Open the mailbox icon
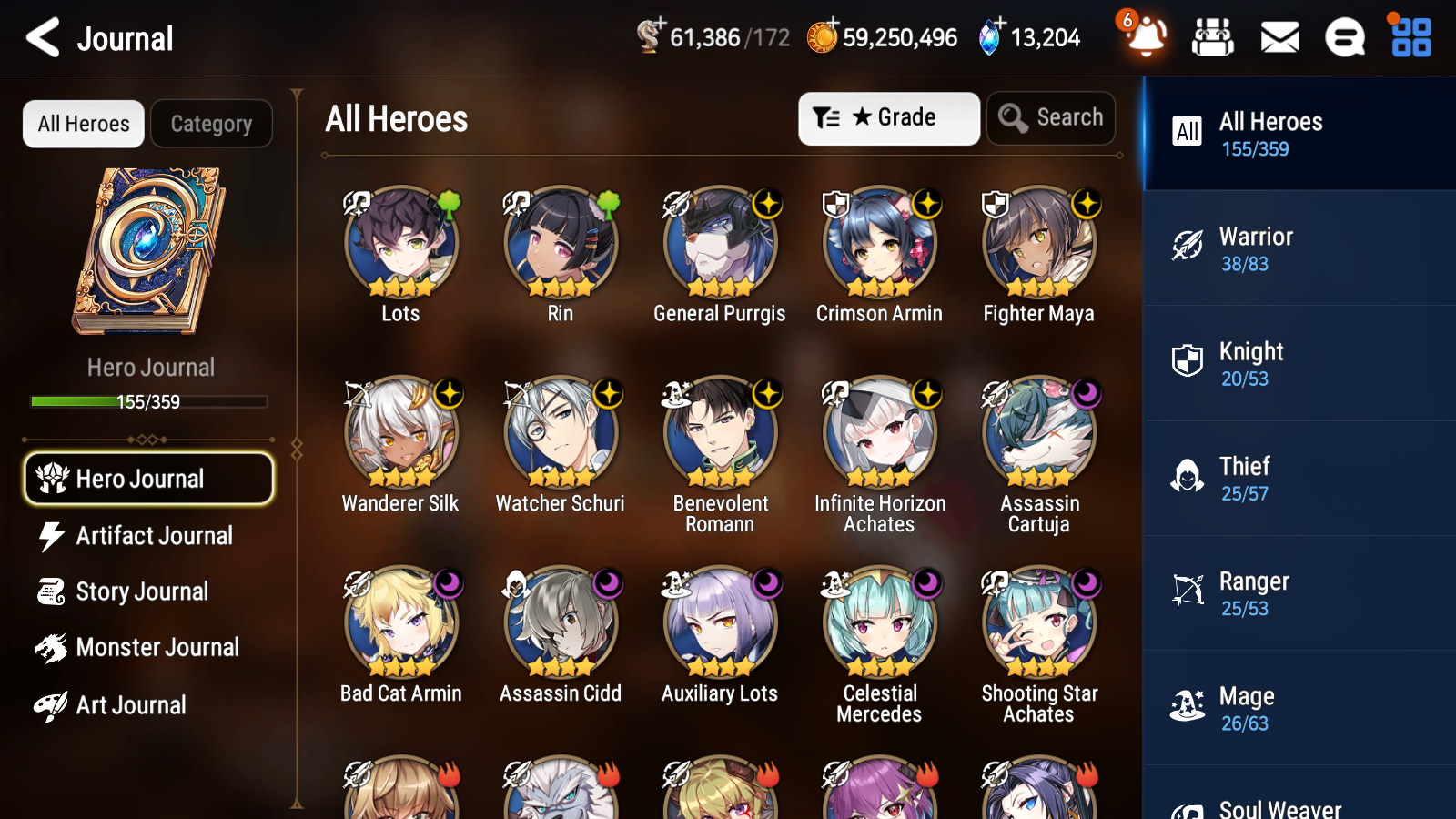The width and height of the screenshot is (1456, 819). pyautogui.click(x=1279, y=38)
